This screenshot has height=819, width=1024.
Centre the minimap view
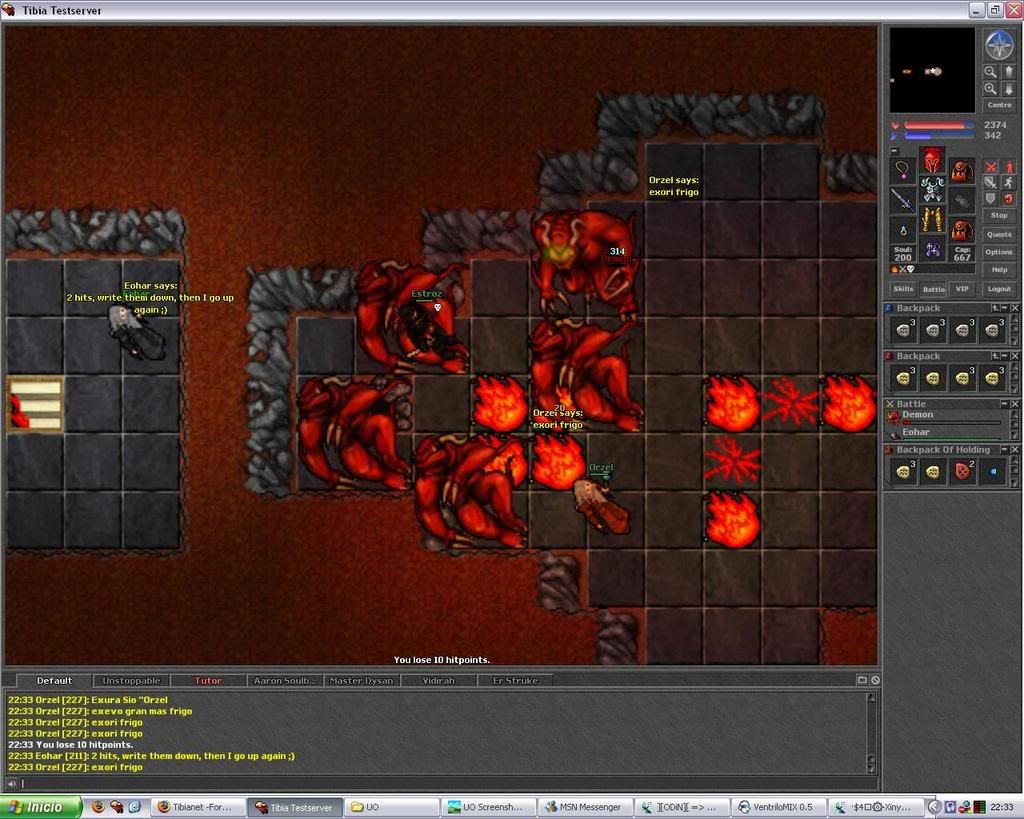999,105
